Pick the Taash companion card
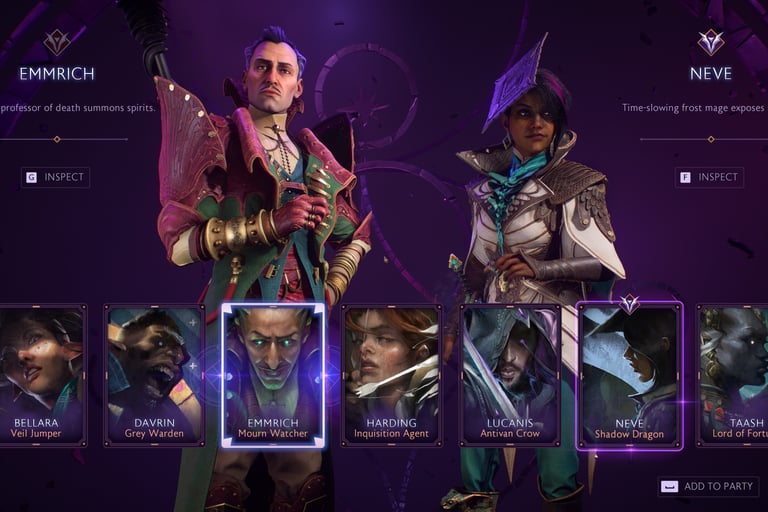The height and width of the screenshot is (512, 768). click(734, 375)
